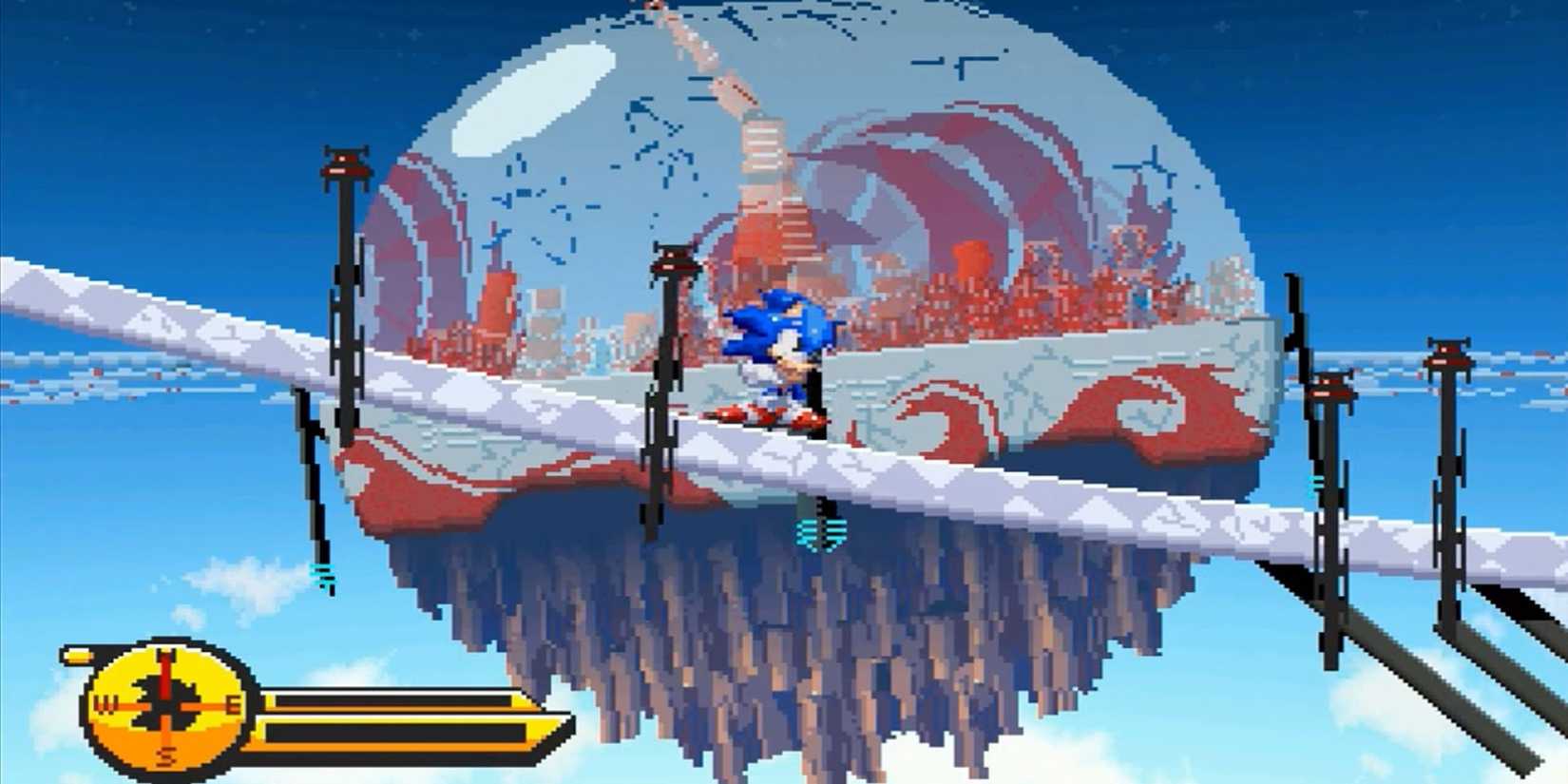The height and width of the screenshot is (784, 1568).
Task: Click the S marker on the compass
Action: tap(167, 757)
